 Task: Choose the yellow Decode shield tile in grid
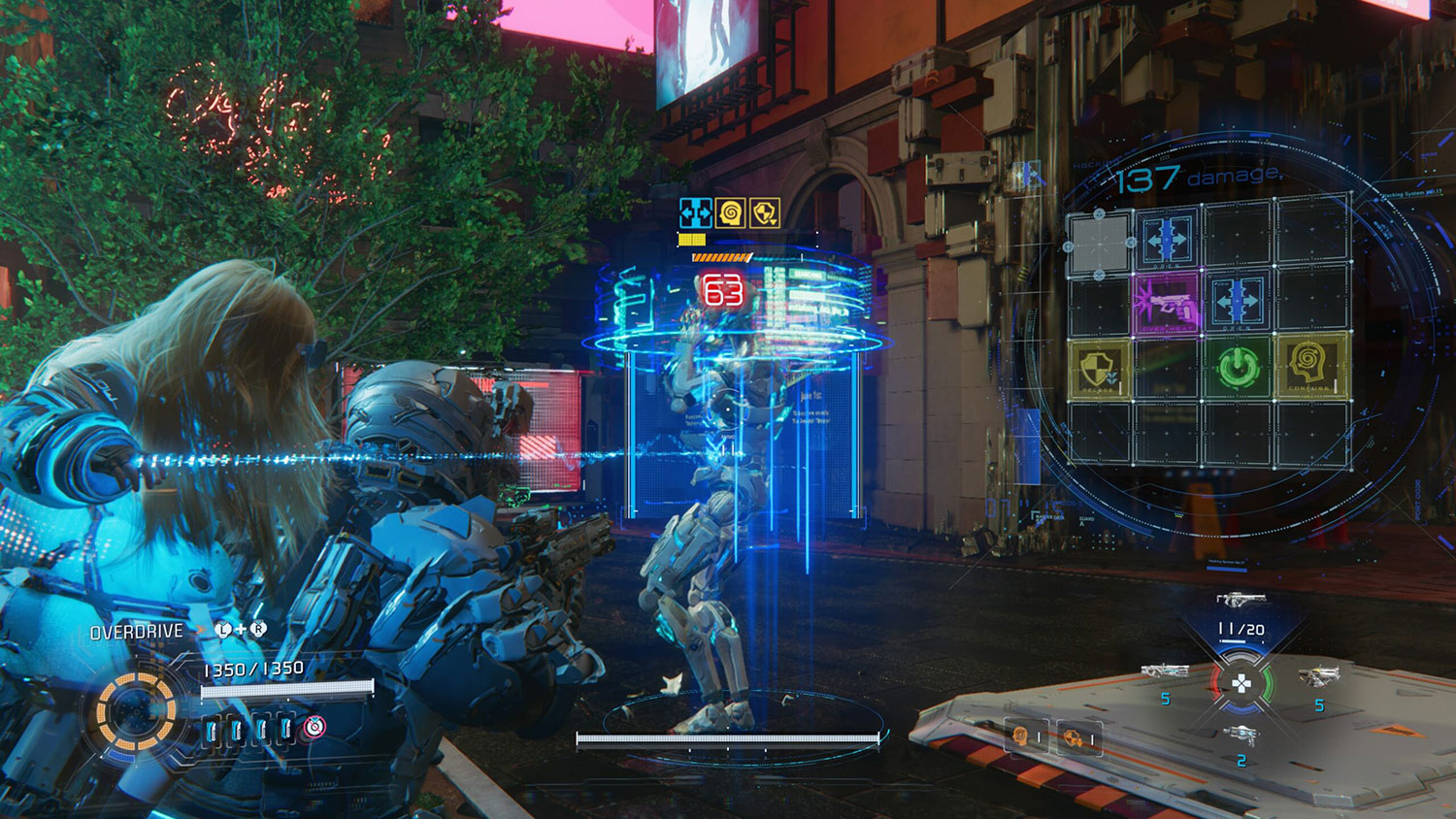(1100, 369)
